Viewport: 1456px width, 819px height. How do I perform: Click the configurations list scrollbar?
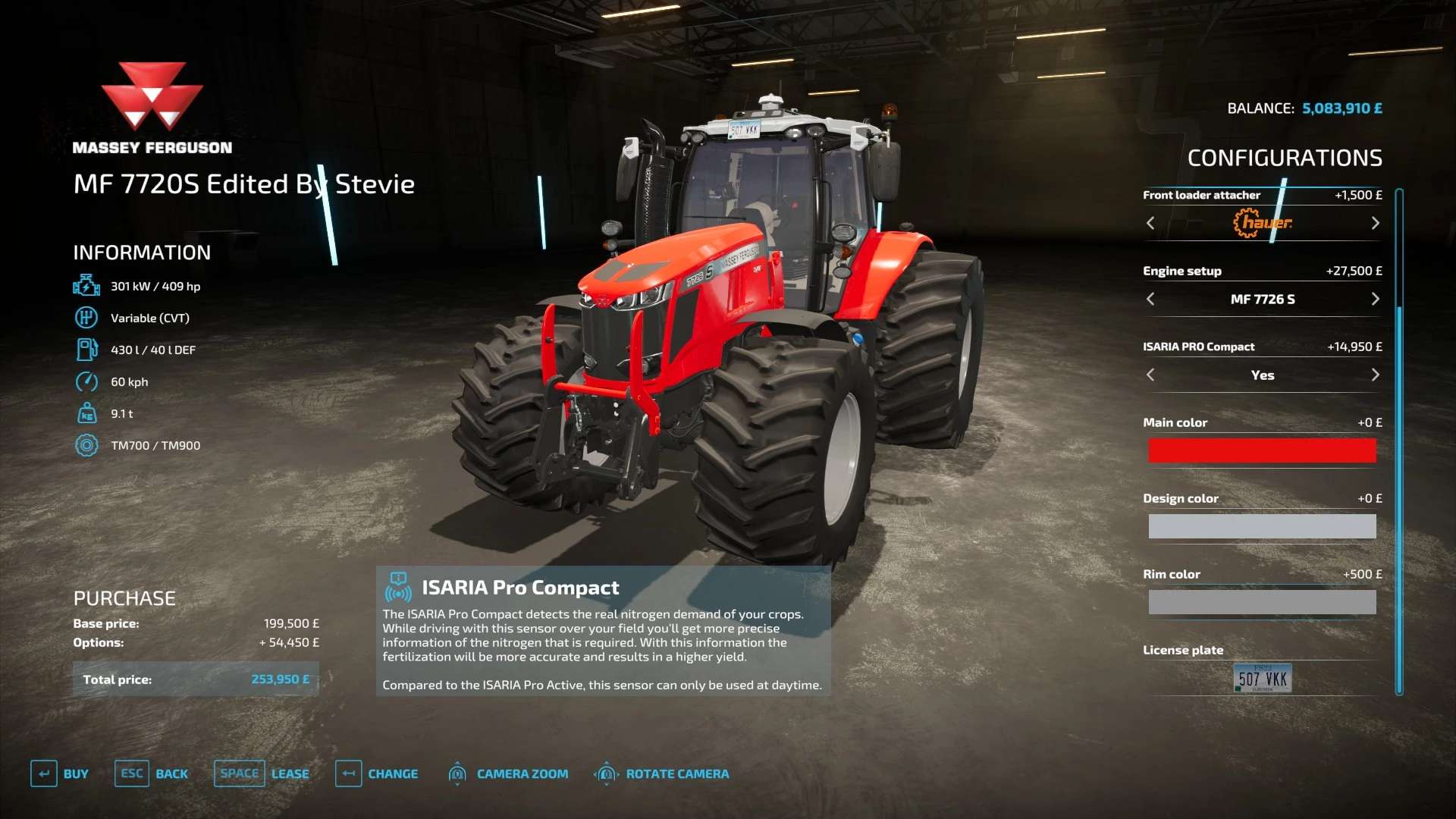[x=1399, y=440]
